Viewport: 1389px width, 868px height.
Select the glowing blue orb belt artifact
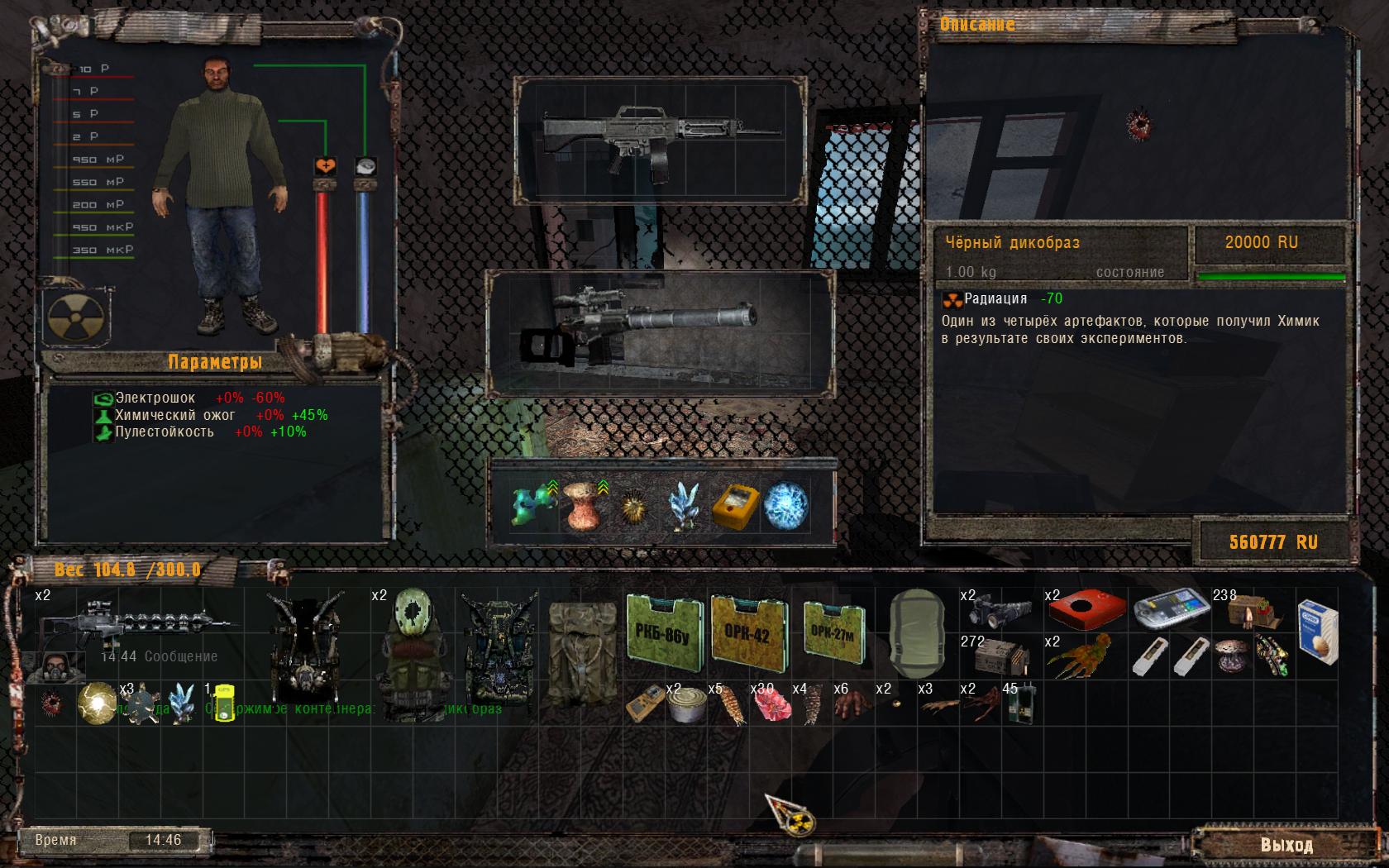click(785, 506)
